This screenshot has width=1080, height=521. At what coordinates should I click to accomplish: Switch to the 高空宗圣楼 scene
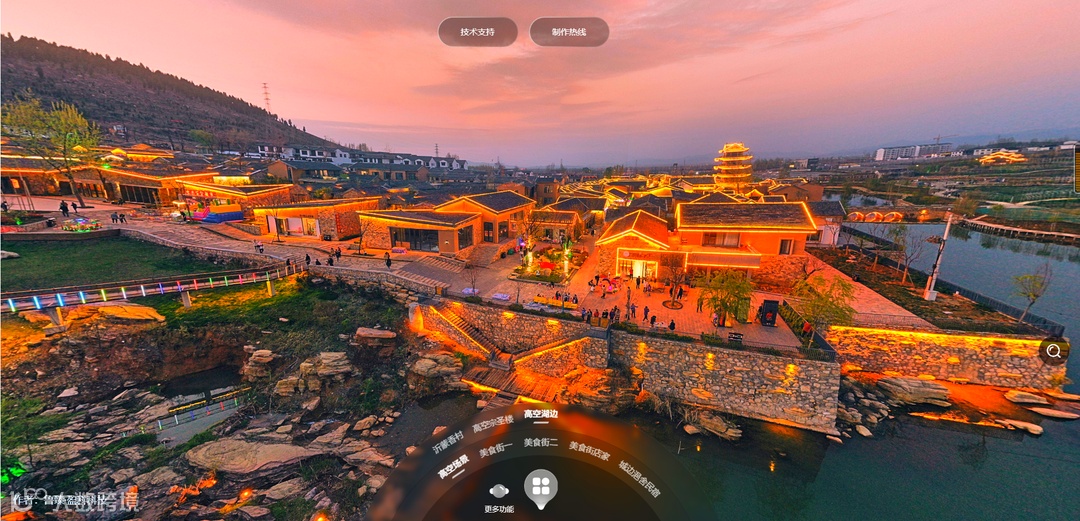coord(493,423)
